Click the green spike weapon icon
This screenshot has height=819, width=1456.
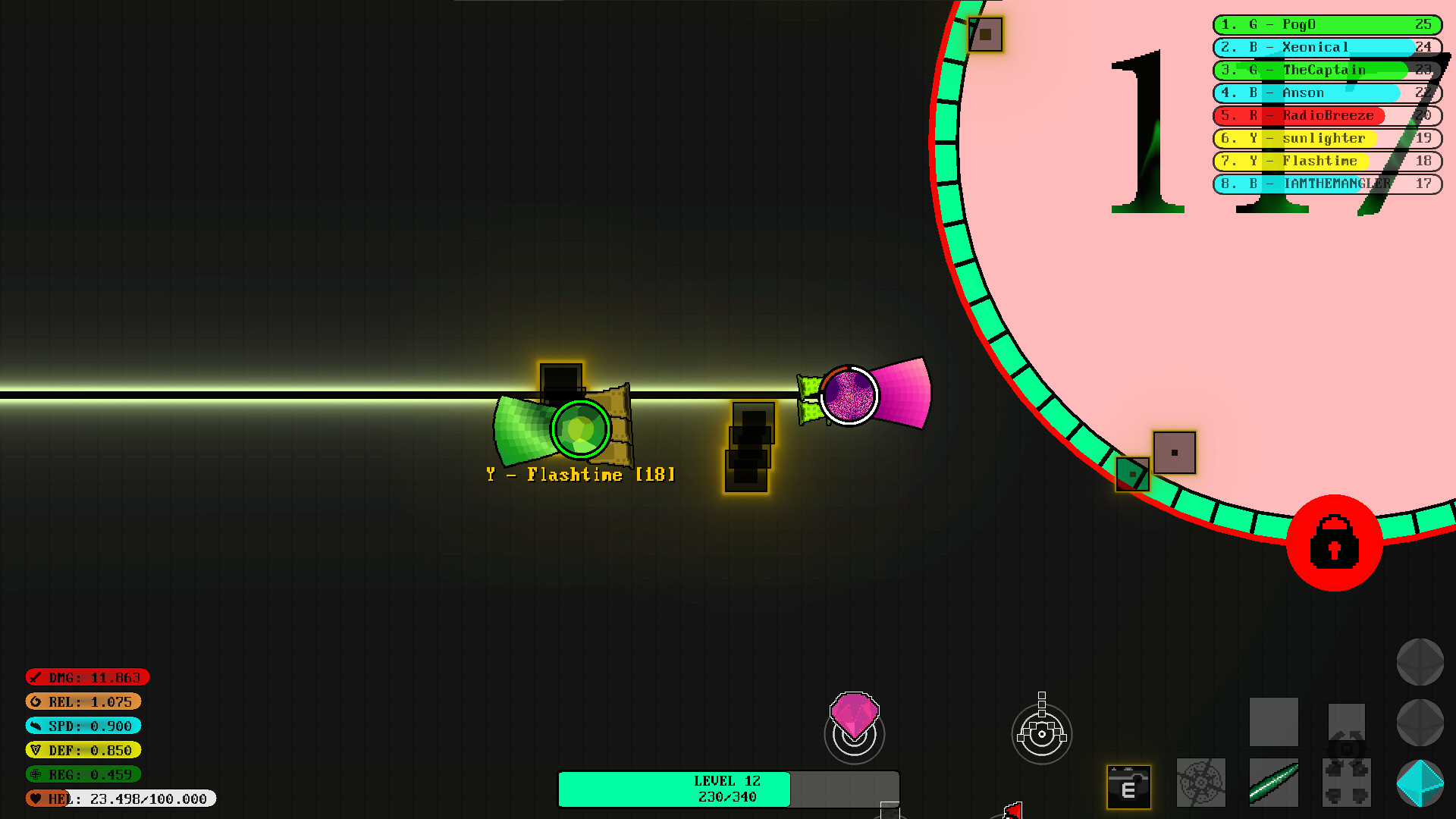click(x=1274, y=782)
